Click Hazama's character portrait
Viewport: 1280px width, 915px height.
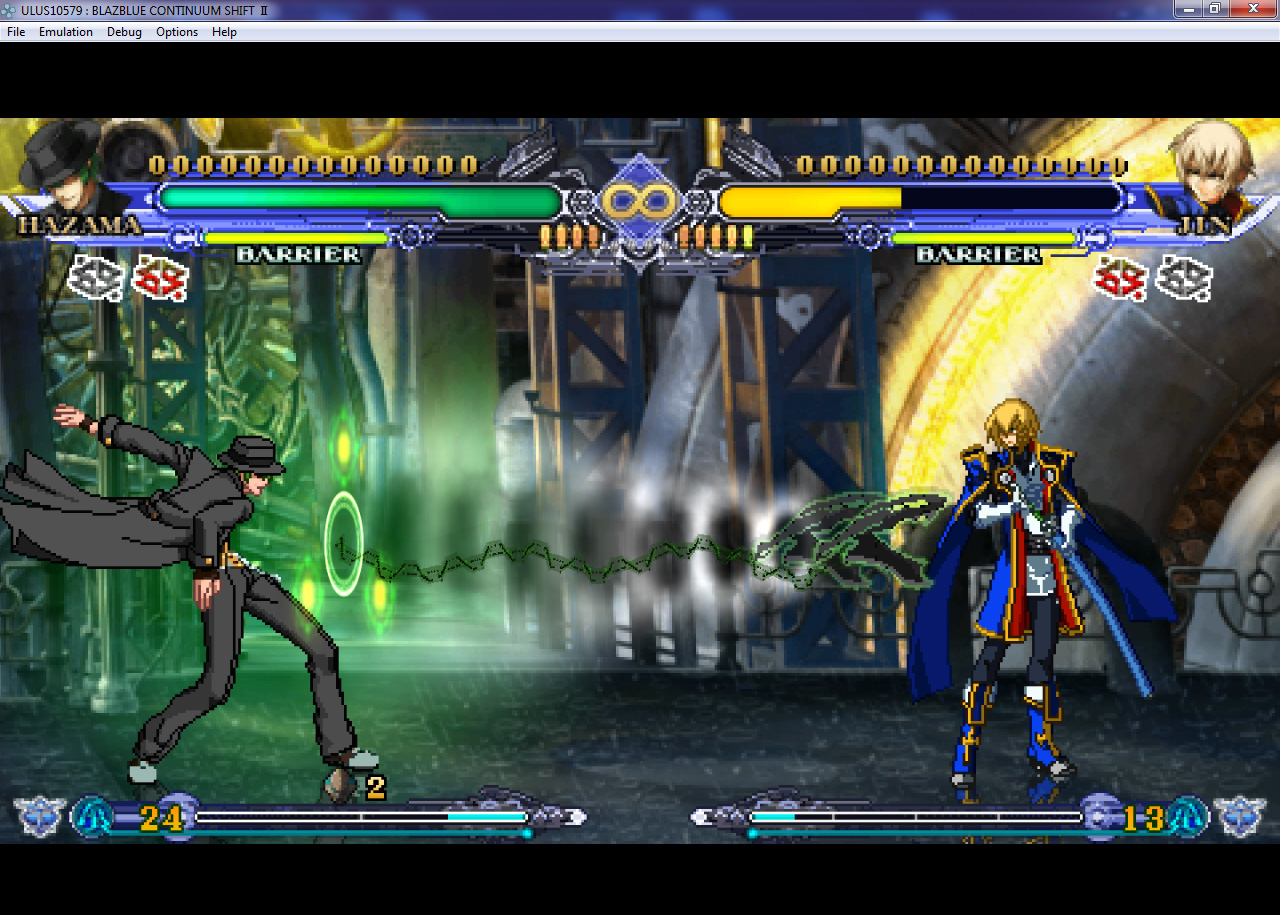(x=62, y=165)
